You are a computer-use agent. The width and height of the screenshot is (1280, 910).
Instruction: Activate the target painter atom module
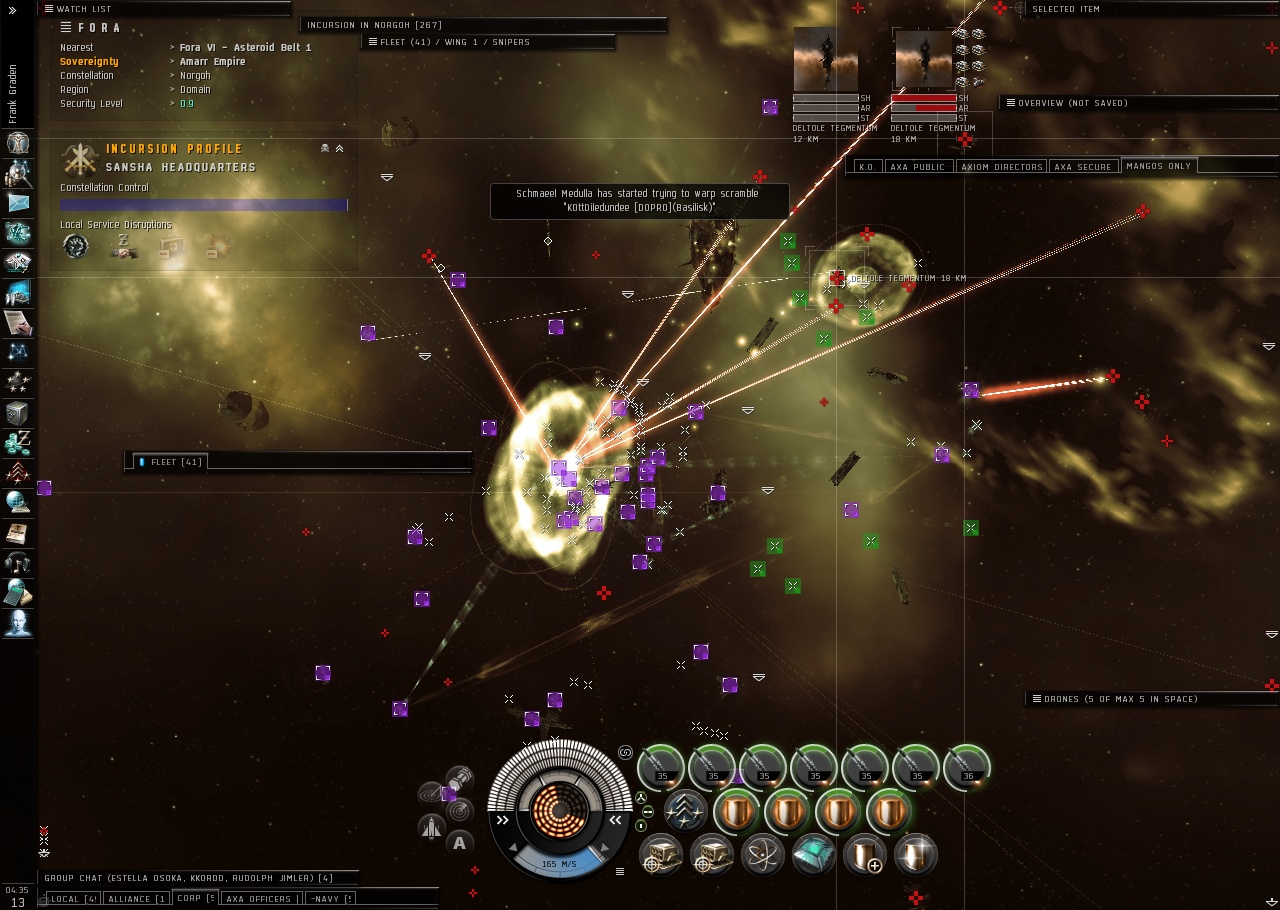point(763,853)
